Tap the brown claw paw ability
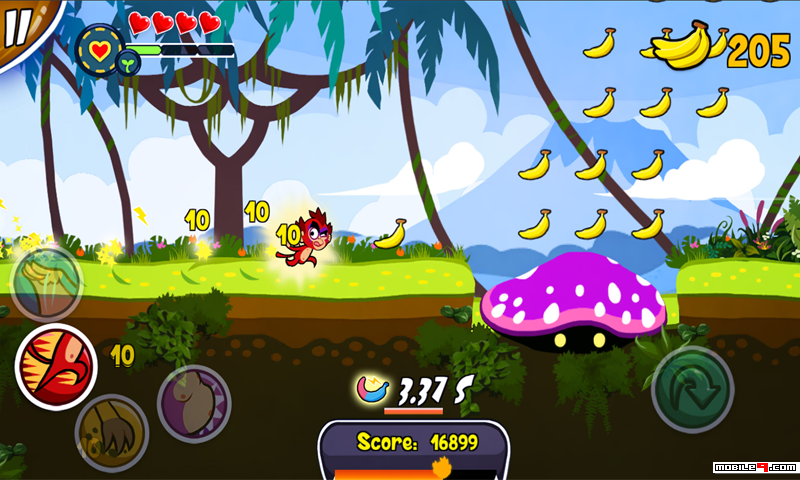This screenshot has width=800, height=480. (x=111, y=432)
